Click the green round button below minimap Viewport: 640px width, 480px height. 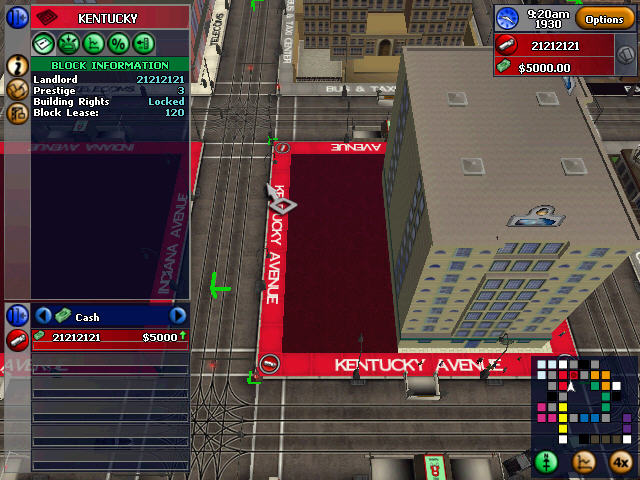pyautogui.click(x=546, y=462)
